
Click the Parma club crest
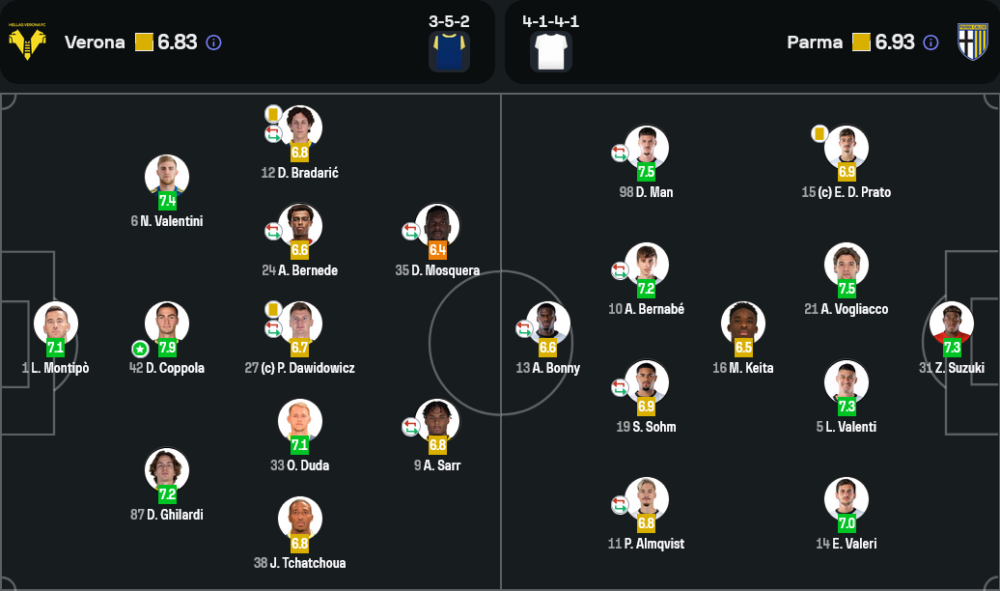(x=972, y=42)
